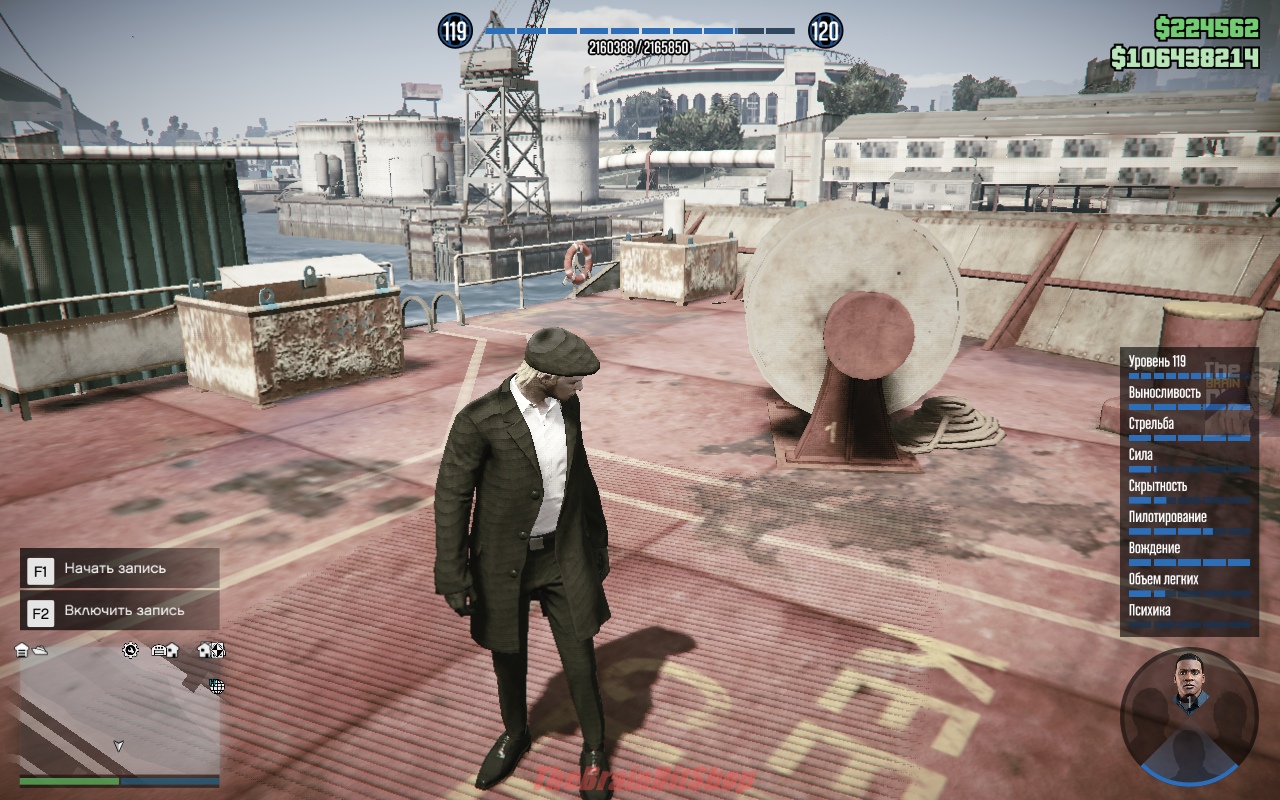Click the Включить запись option

119,611
